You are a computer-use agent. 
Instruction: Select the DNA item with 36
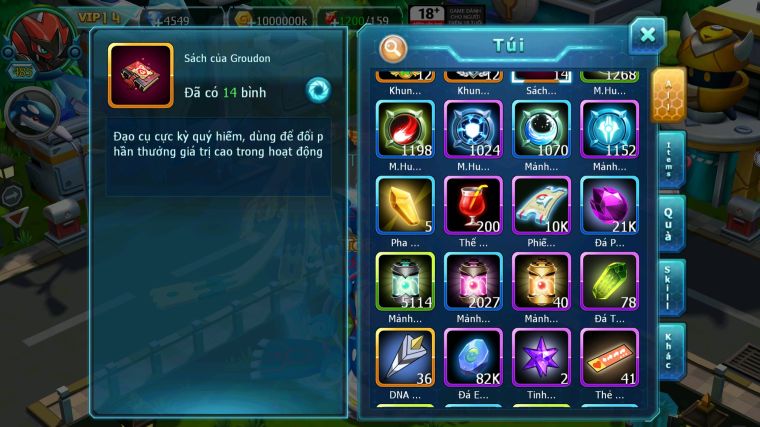[405, 357]
